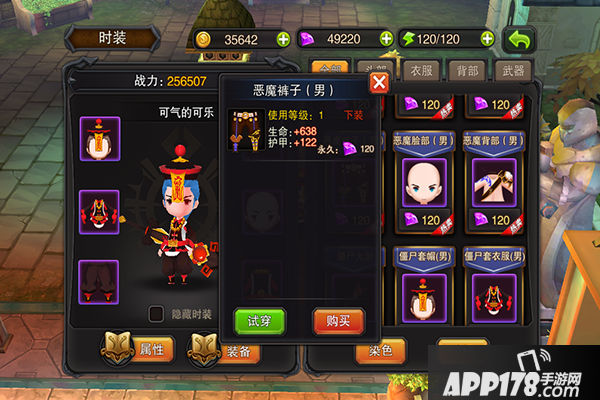This screenshot has width=600, height=400.
Task: Switch to the 衣服 clothes tab
Action: click(422, 71)
